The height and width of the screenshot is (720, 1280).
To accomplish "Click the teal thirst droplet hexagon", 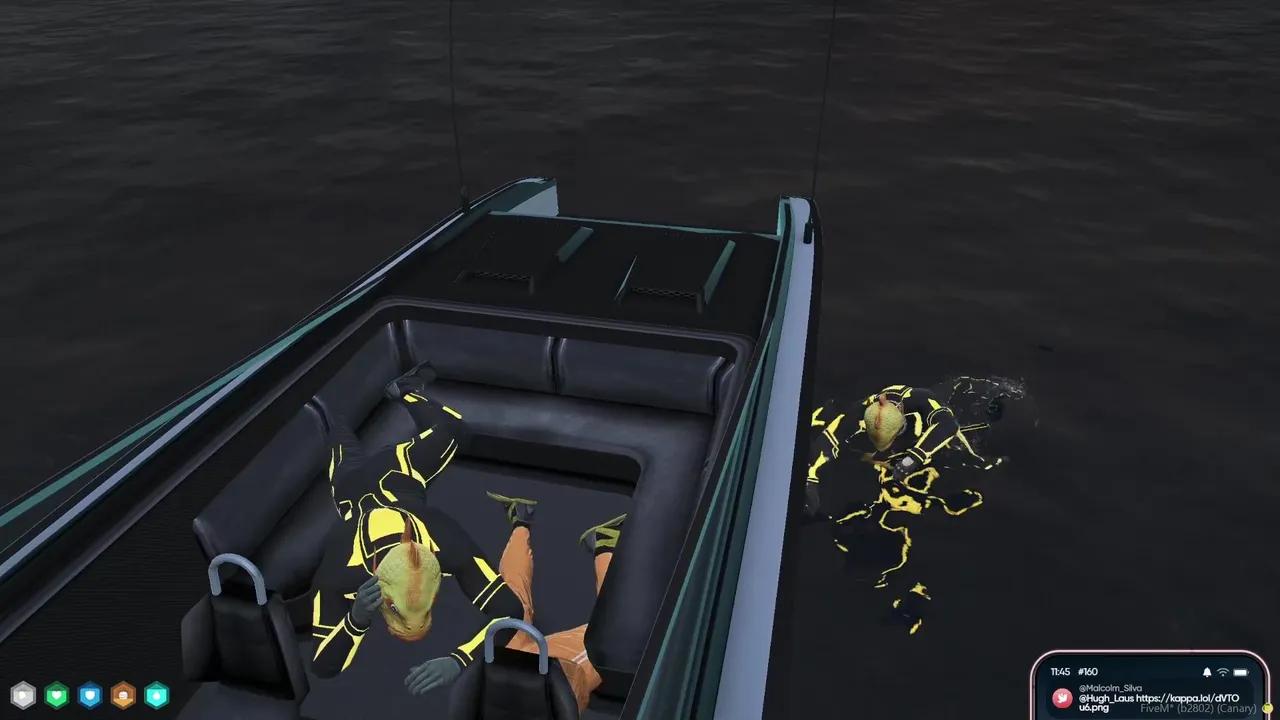I will click(155, 694).
